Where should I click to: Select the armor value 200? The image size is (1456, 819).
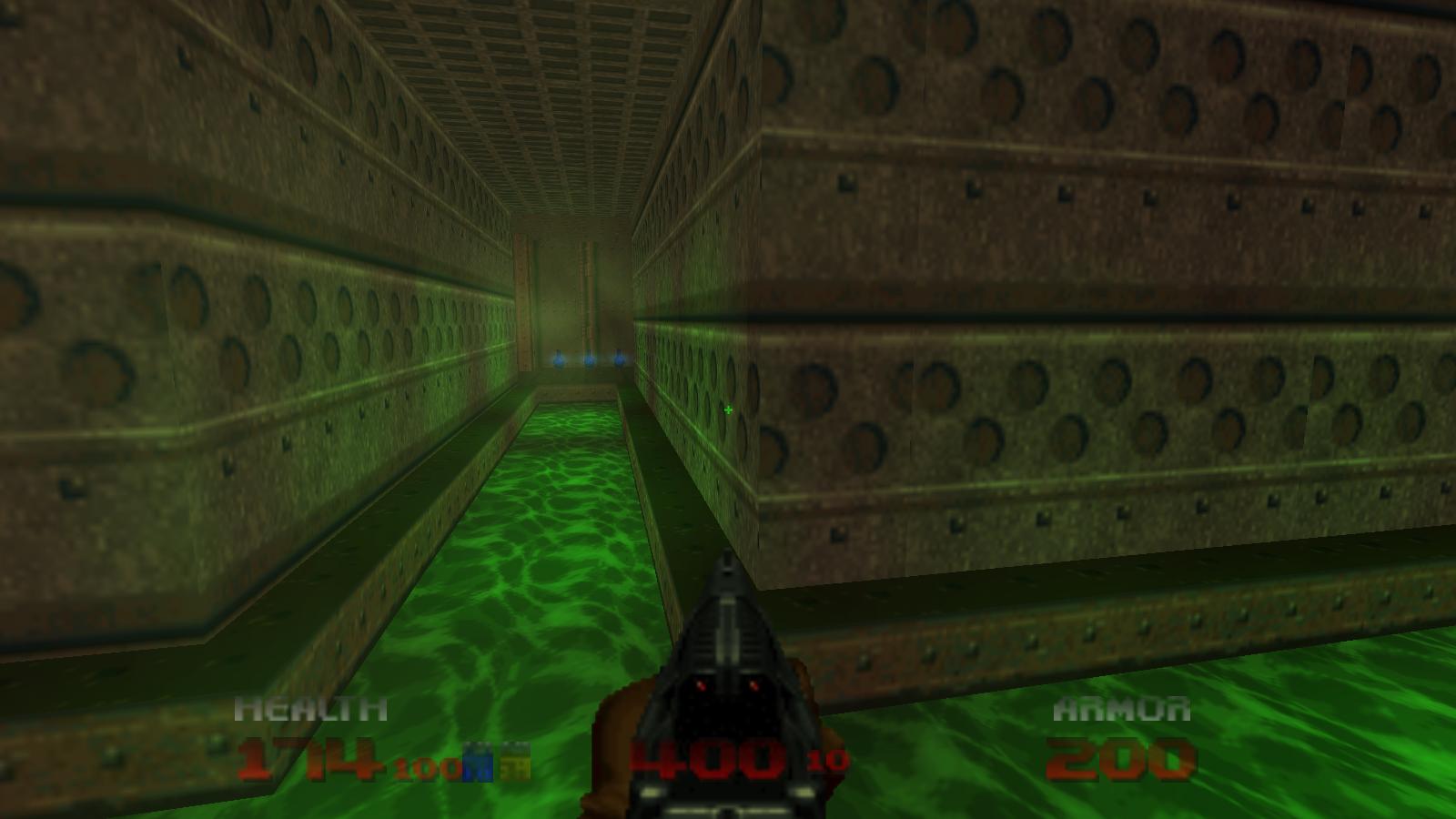(1121, 758)
